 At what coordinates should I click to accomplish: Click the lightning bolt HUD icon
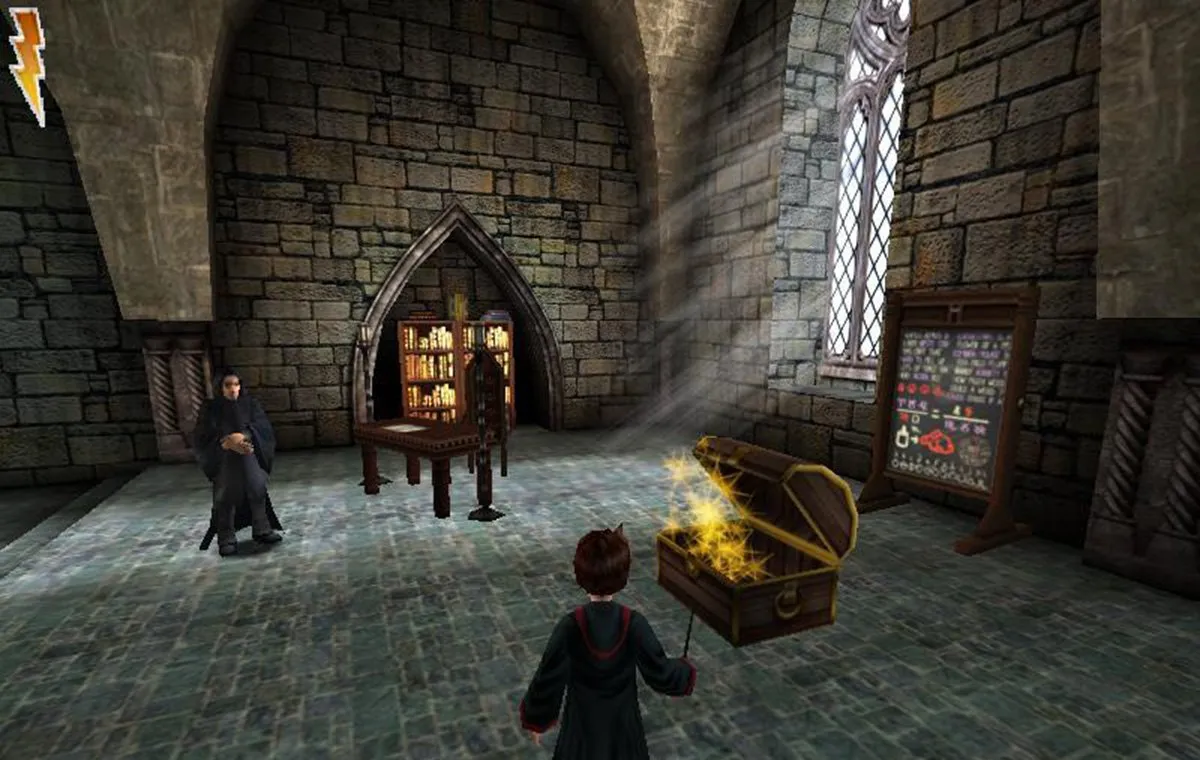tap(27, 62)
